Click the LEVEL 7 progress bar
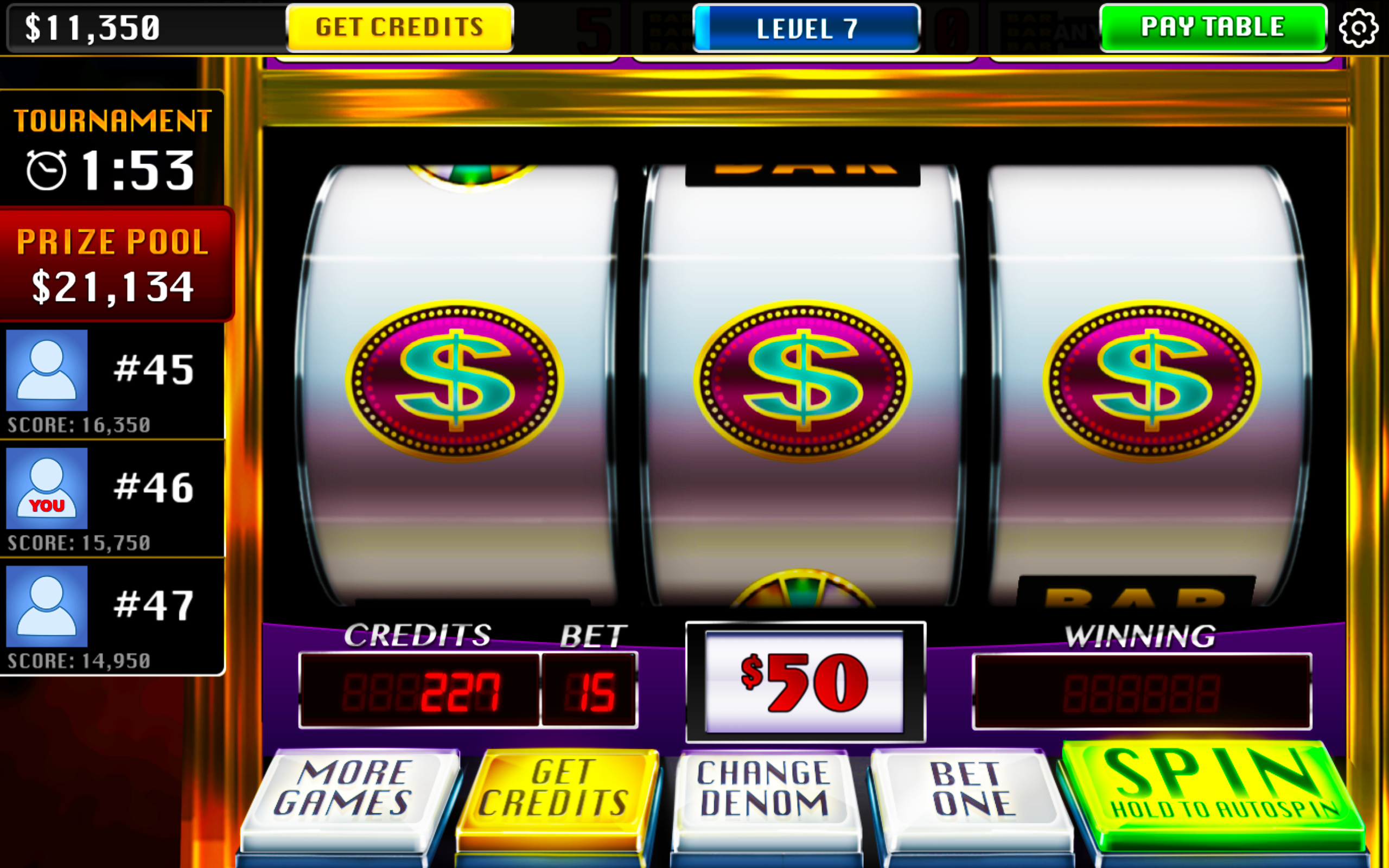Image resolution: width=1389 pixels, height=868 pixels. (x=806, y=27)
